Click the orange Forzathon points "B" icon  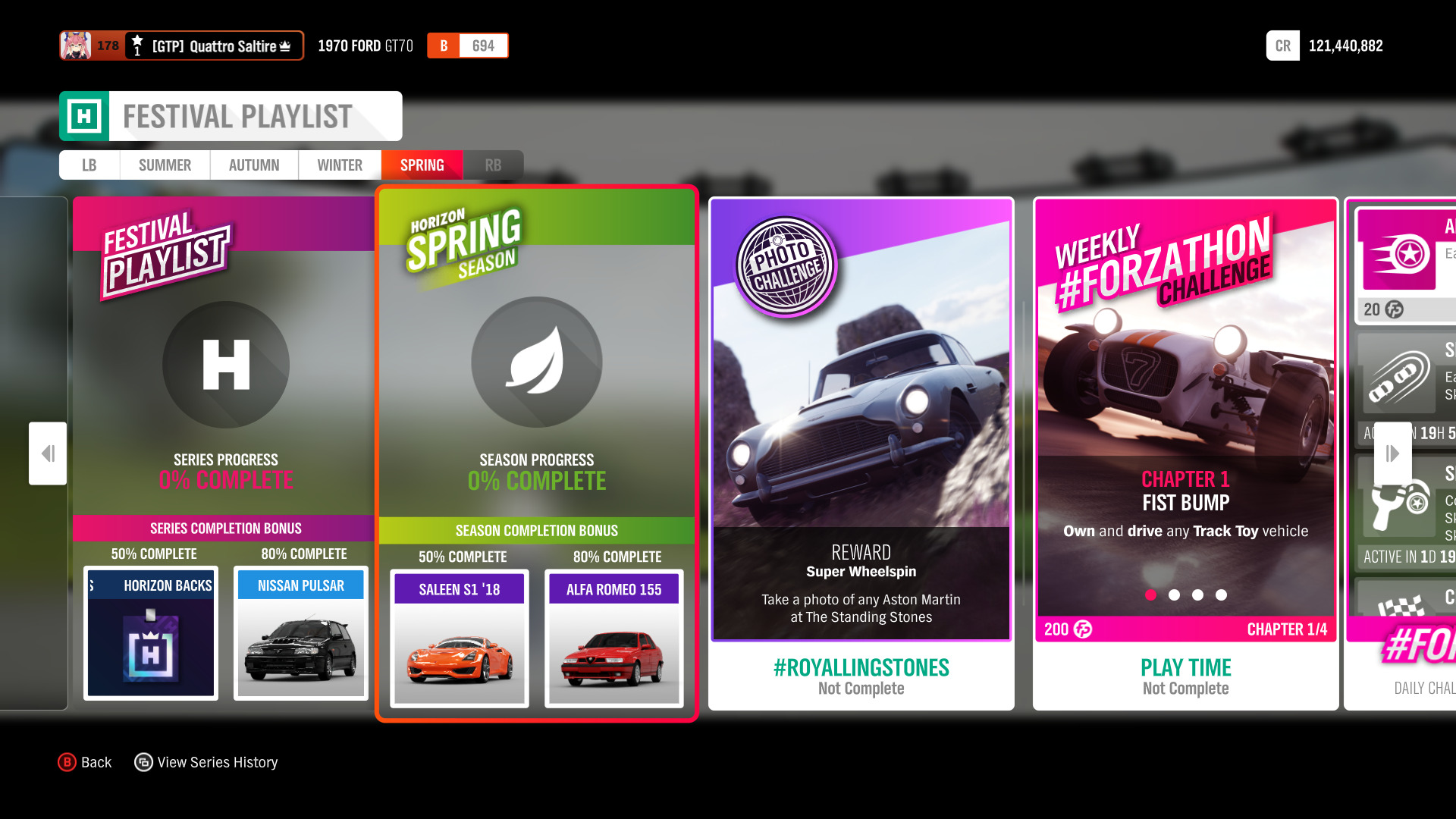pos(443,45)
